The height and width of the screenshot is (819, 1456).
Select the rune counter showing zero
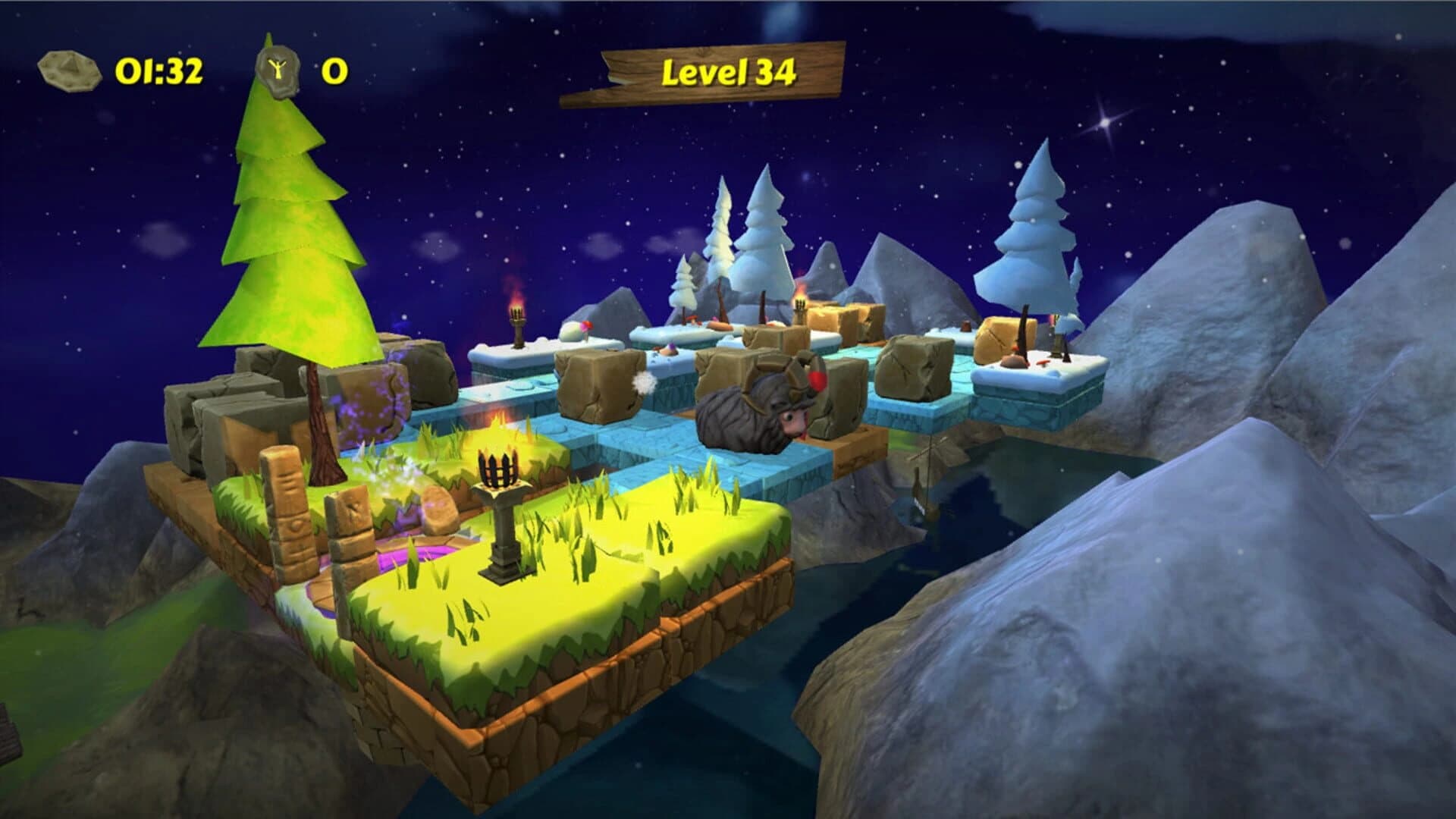334,72
